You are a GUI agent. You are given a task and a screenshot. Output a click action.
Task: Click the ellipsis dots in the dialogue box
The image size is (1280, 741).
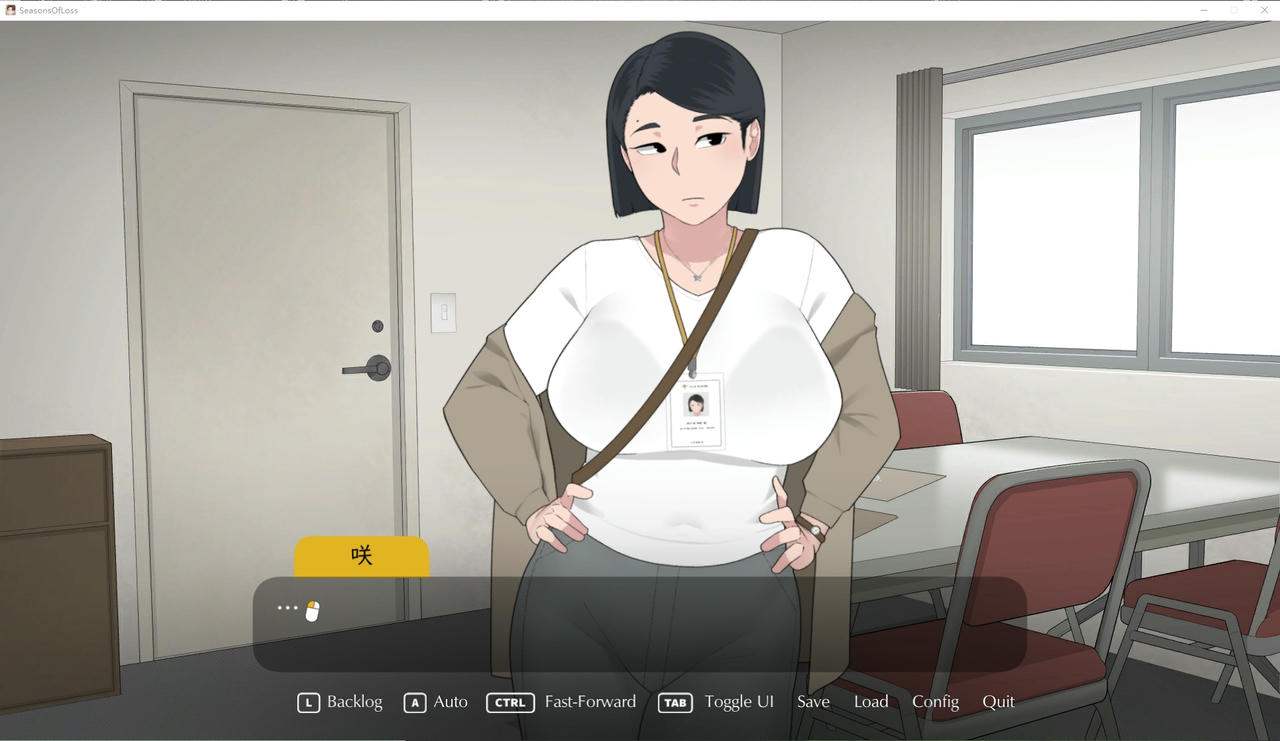point(287,608)
